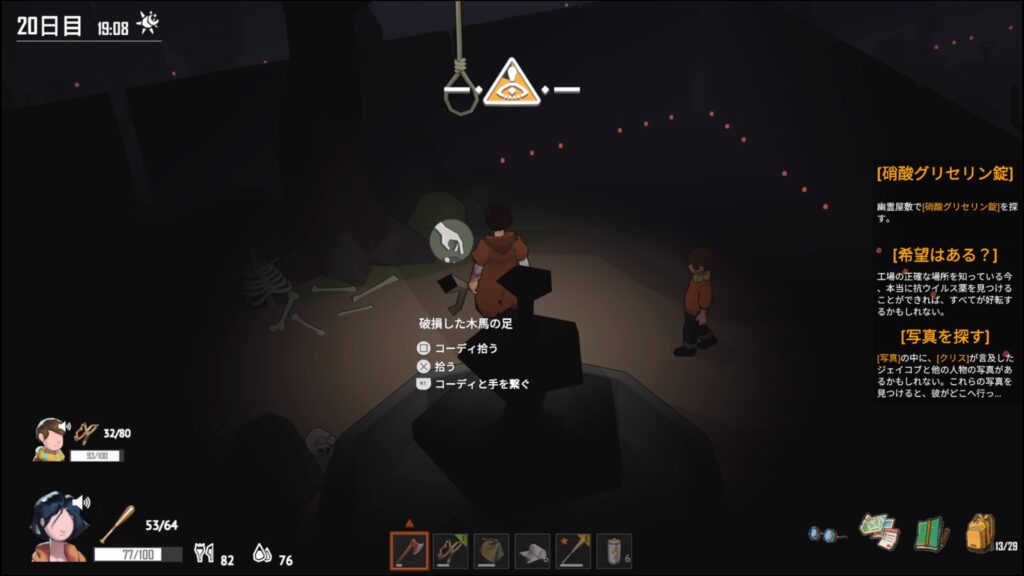
Task: Open the green journal notebook
Action: pos(931,533)
